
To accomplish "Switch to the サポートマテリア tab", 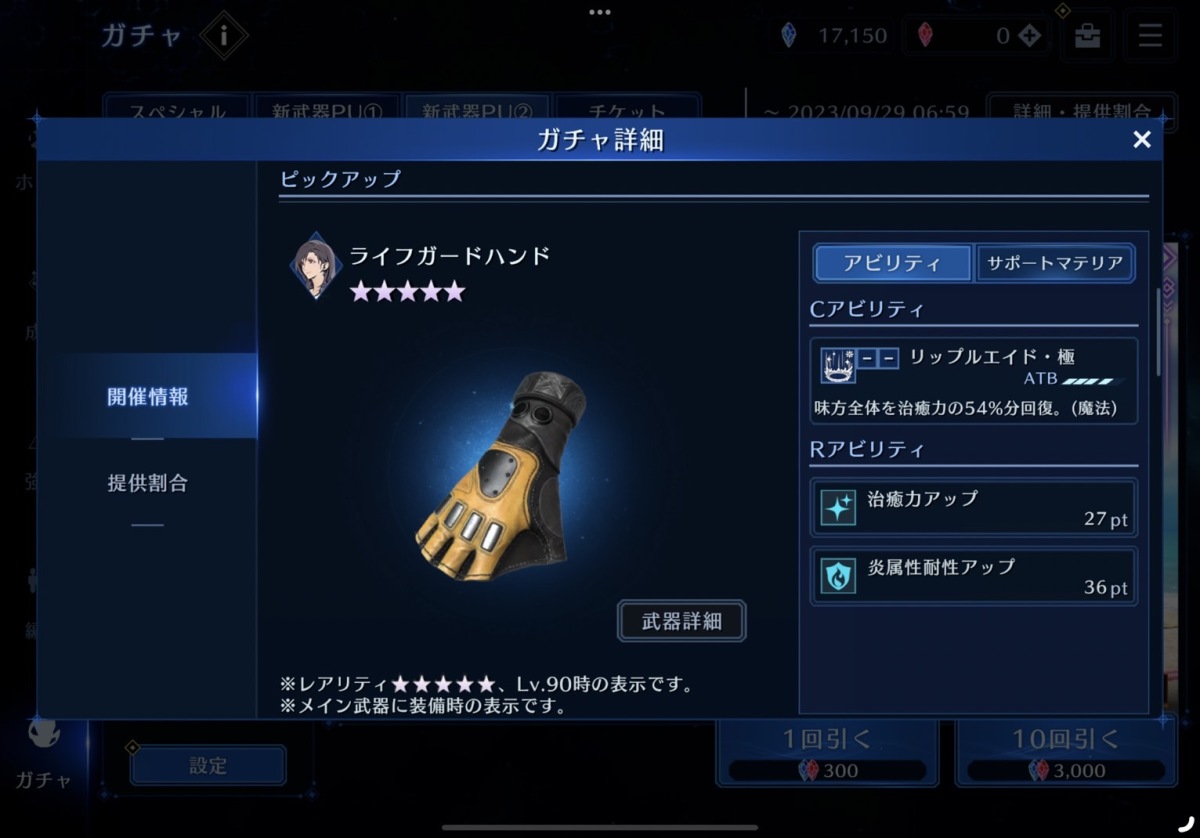I will click(x=1054, y=264).
